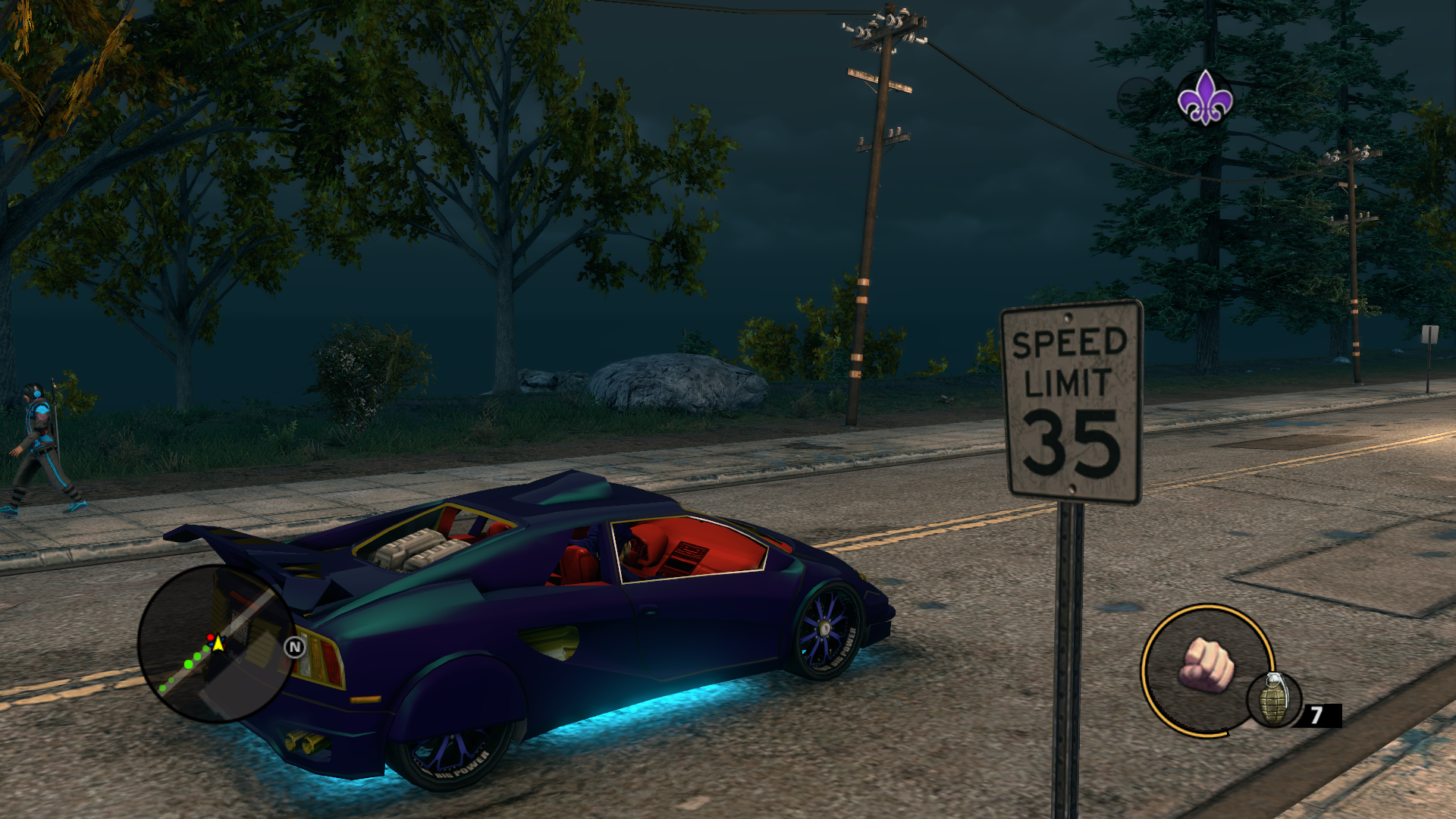Select the fist melee weapon icon
This screenshot has height=819, width=1456.
click(x=1207, y=665)
